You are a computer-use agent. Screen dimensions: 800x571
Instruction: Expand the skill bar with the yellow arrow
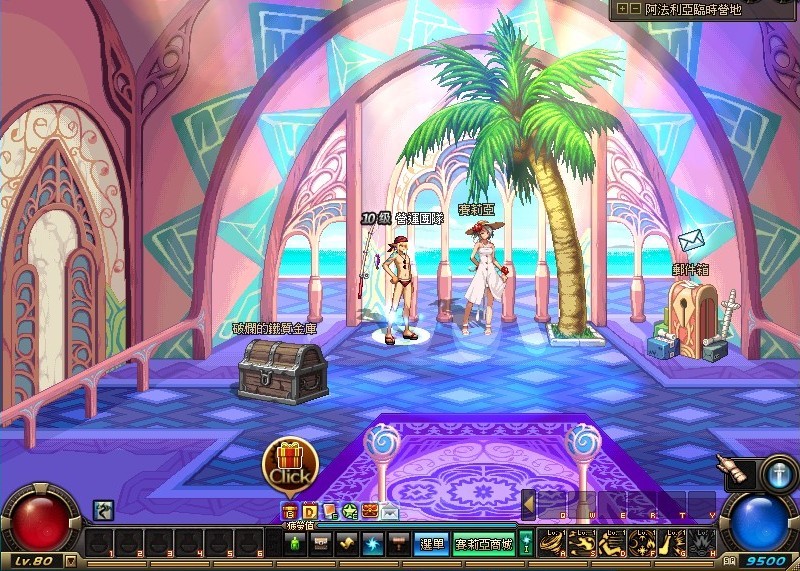click(528, 504)
